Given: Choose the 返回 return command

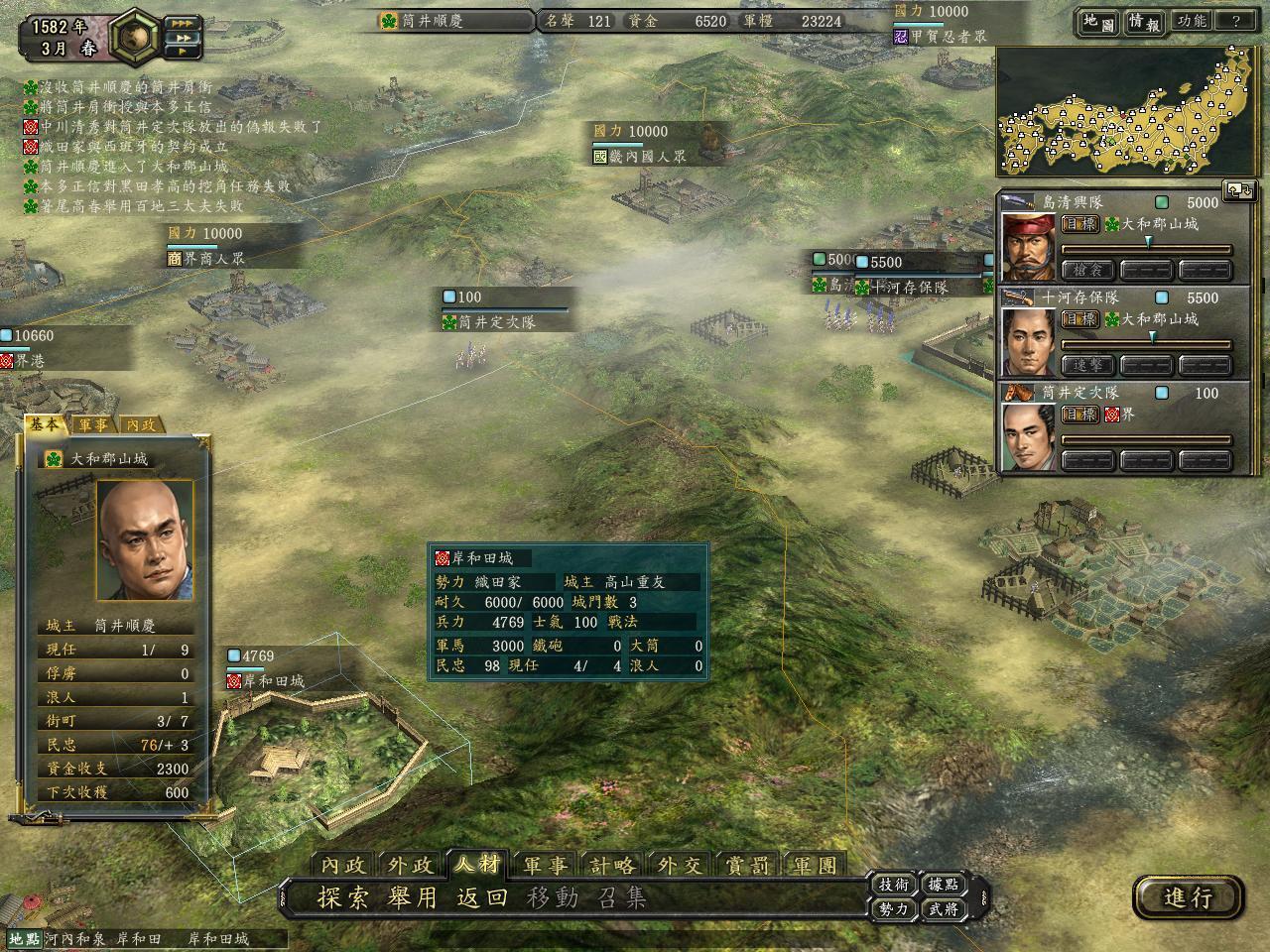Looking at the screenshot, I should [482, 898].
